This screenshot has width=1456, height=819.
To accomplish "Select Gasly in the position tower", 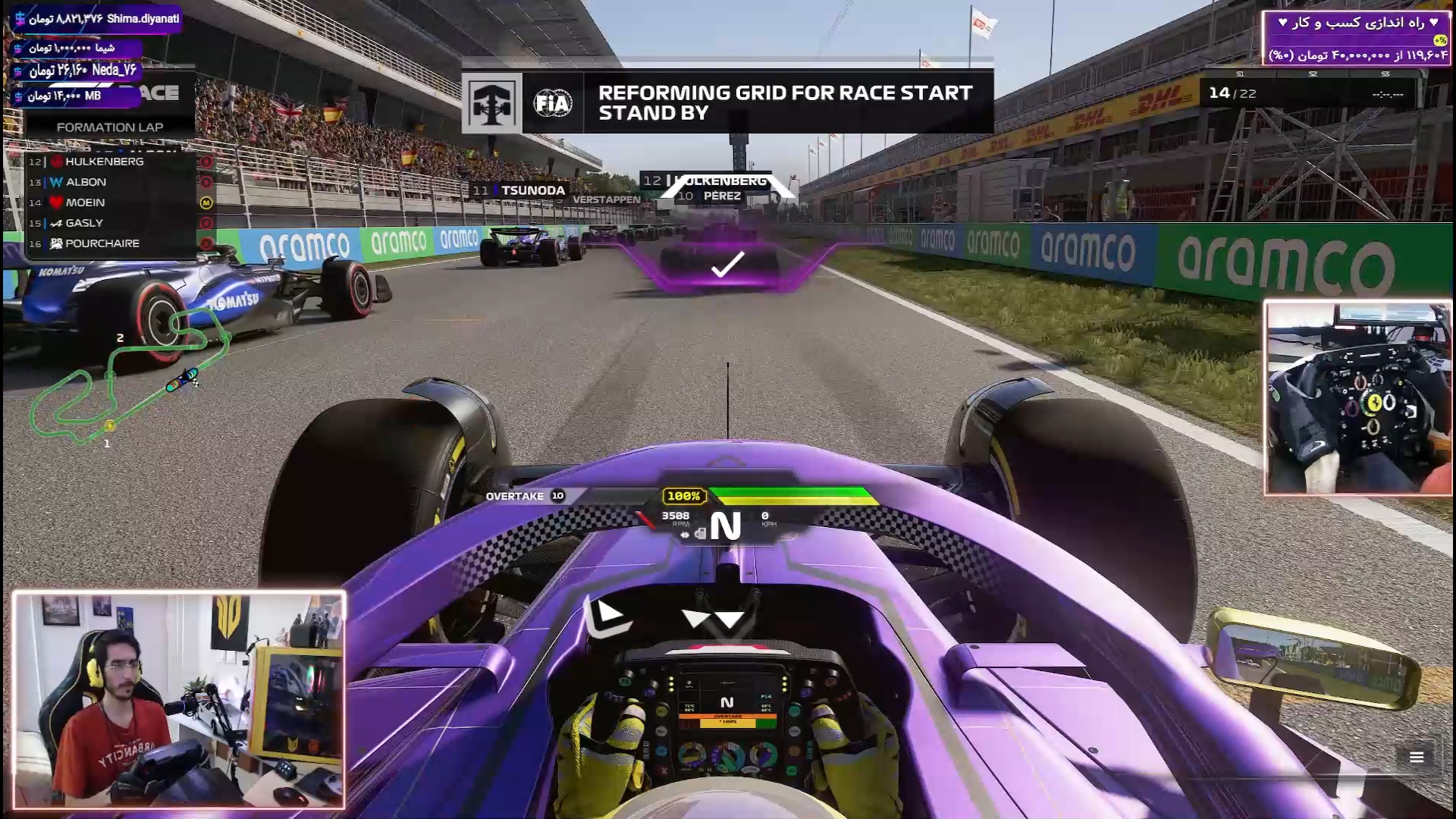I will 83,223.
